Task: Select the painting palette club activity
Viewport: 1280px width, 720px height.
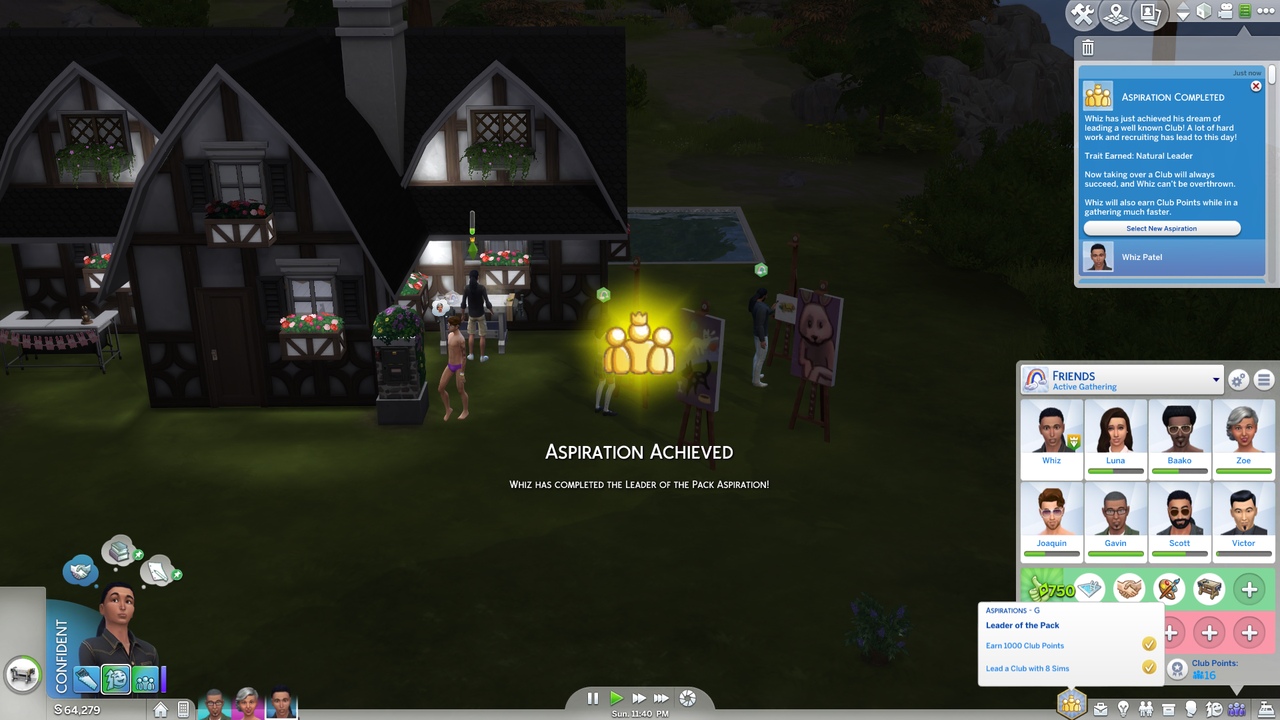Action: (x=1169, y=590)
